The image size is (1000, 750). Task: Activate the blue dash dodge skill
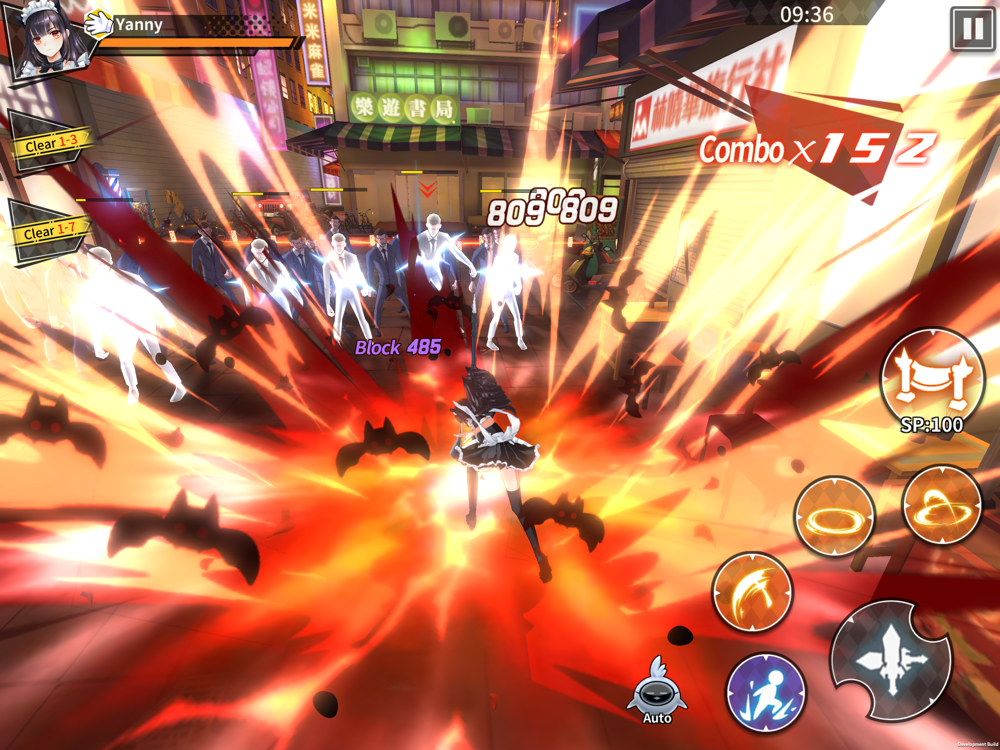pos(766,691)
